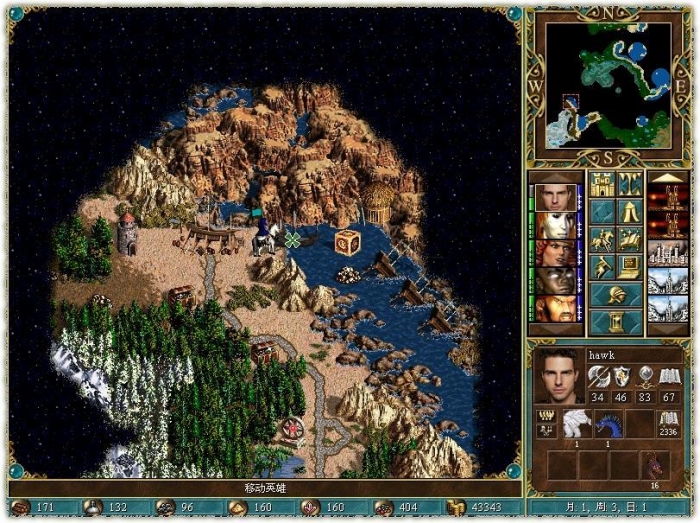The width and height of the screenshot is (700, 523).
Task: Select the dark red dragon stack of 16
Action: 655,464
